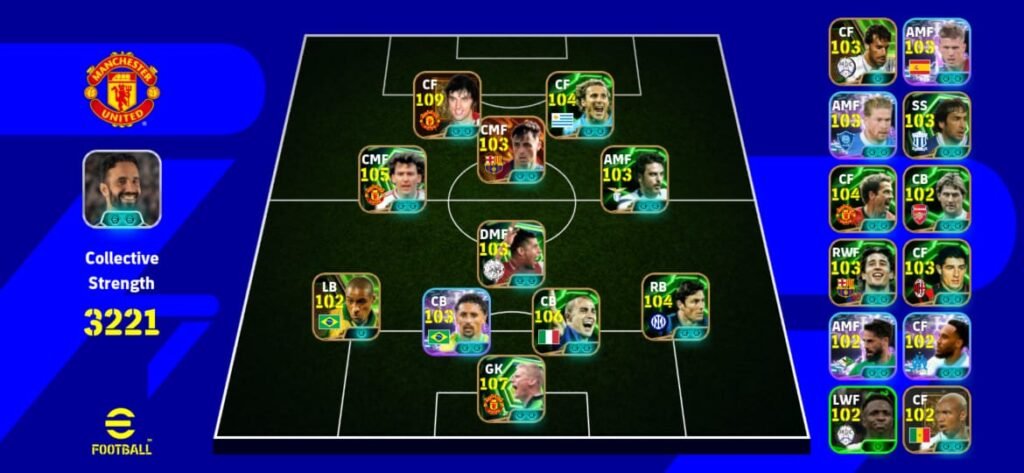Pick the substitute LWF 102 card
This screenshot has height=473, width=1024.
[862, 419]
